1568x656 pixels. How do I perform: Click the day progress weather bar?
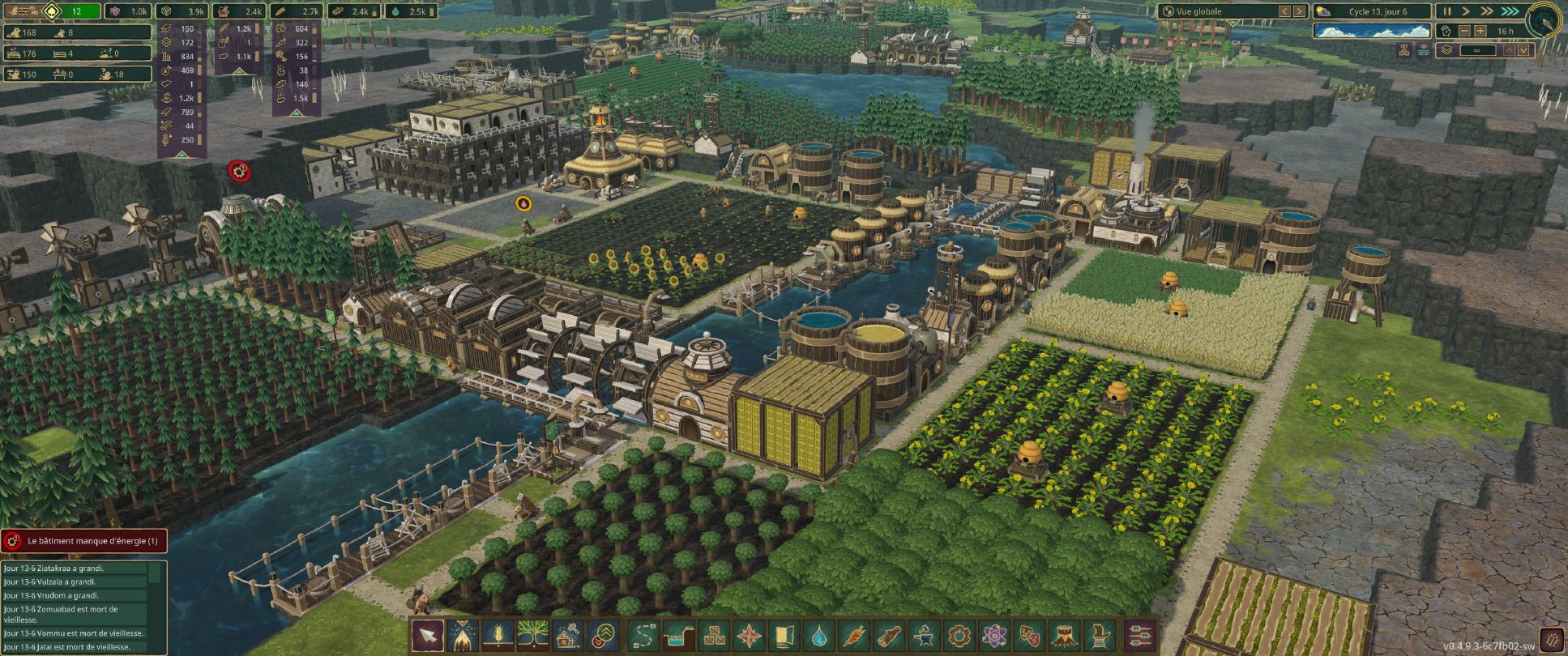[1373, 32]
